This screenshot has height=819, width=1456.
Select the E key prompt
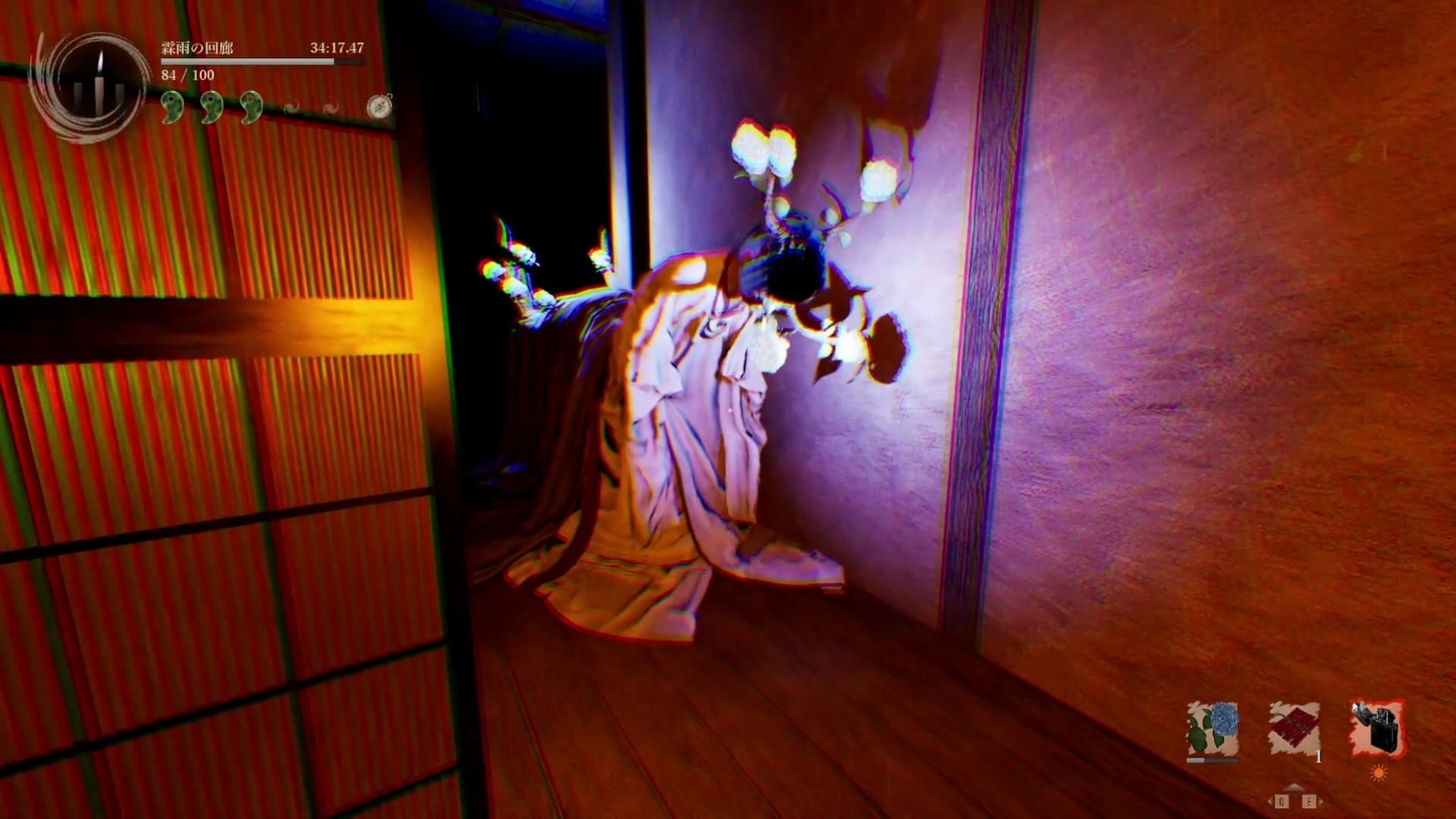(x=1309, y=801)
